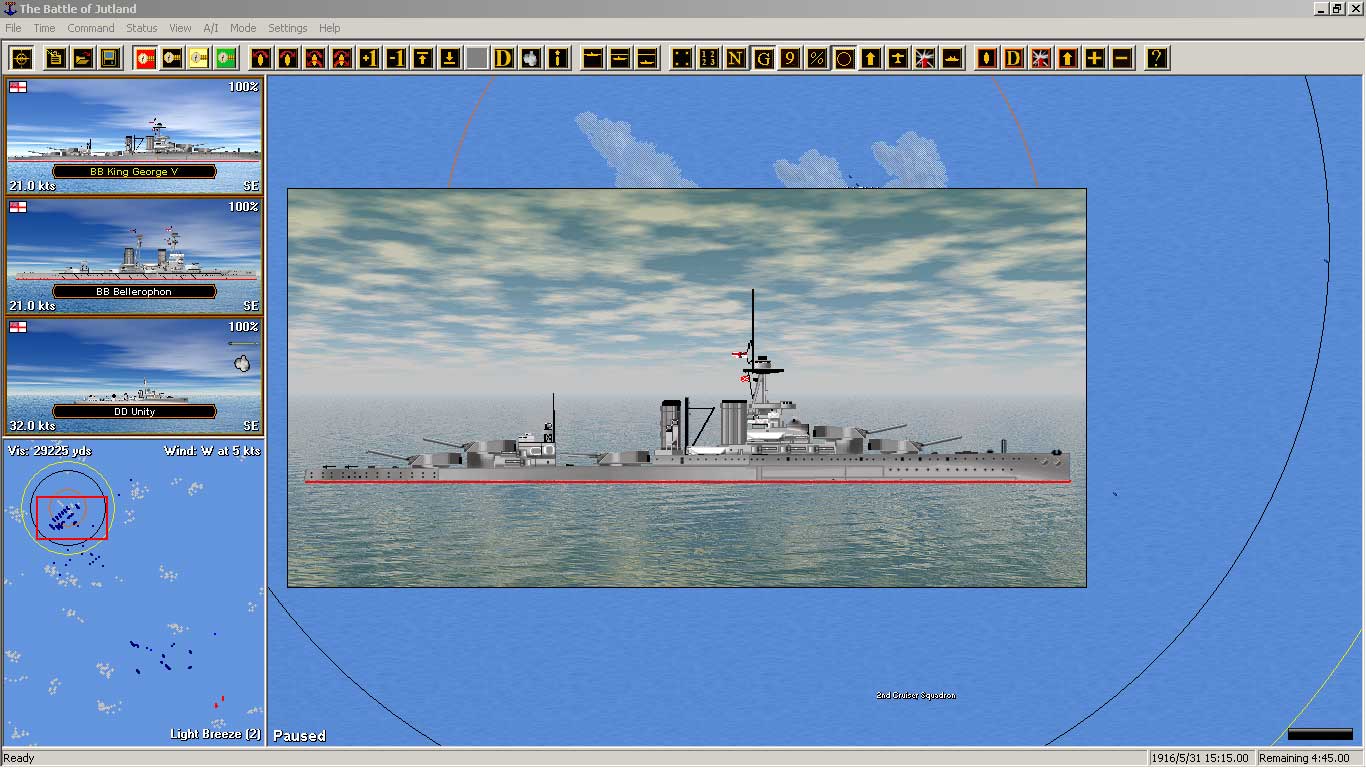The image size is (1366, 768).
Task: Select the DD Unity nameplate
Action: pyautogui.click(x=134, y=411)
